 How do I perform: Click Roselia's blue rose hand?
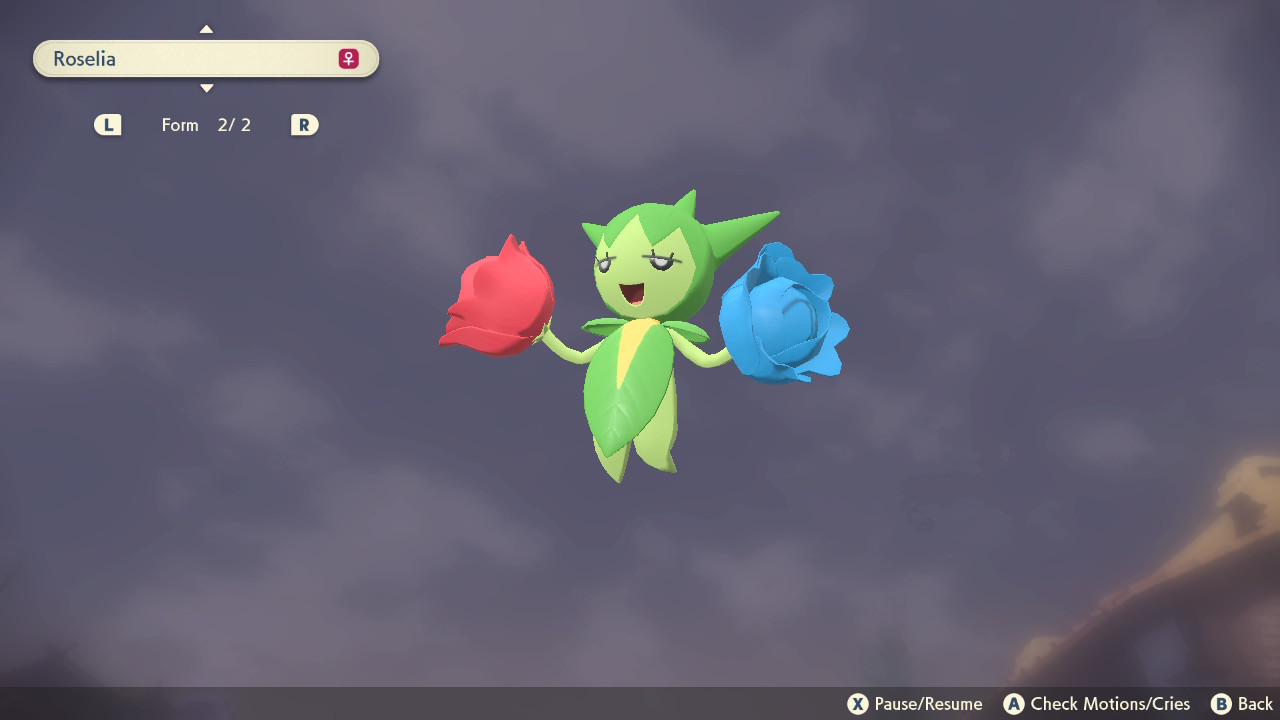click(x=782, y=320)
